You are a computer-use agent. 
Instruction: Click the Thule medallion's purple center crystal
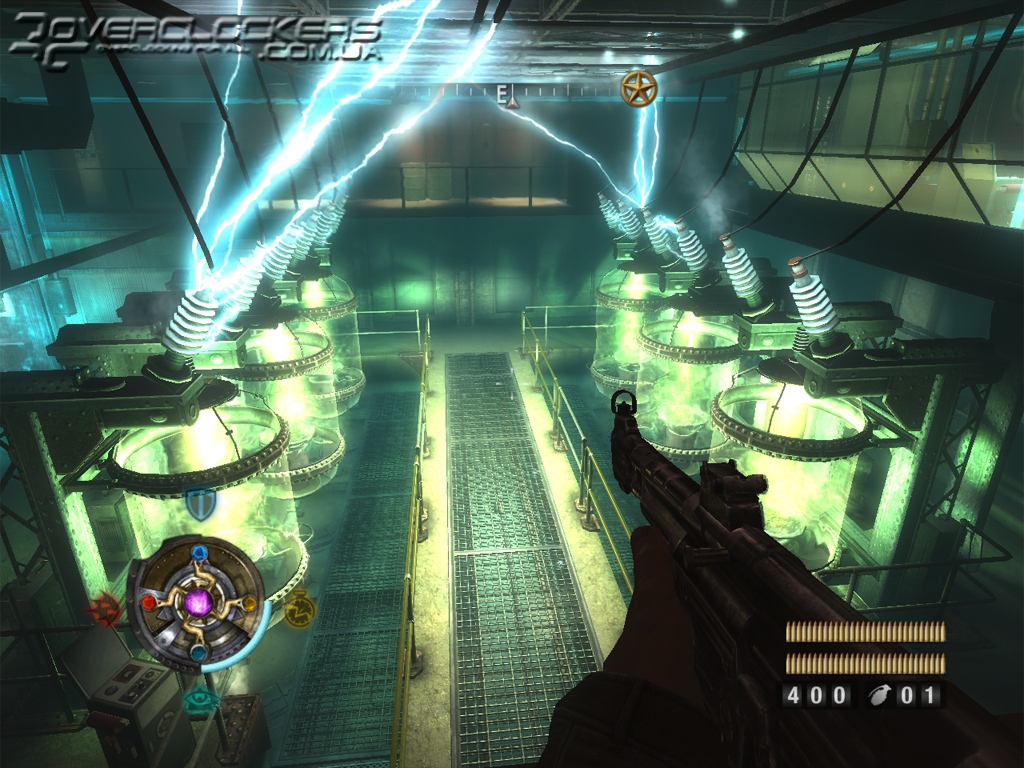tap(200, 602)
